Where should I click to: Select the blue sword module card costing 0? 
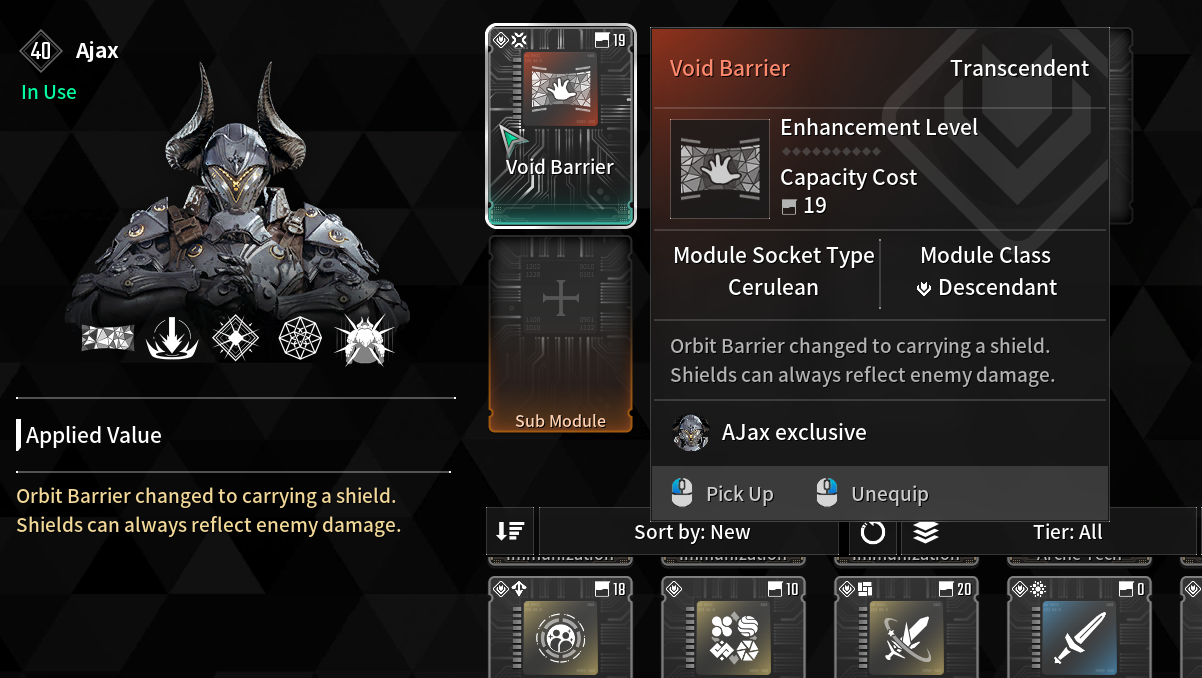tap(1079, 630)
